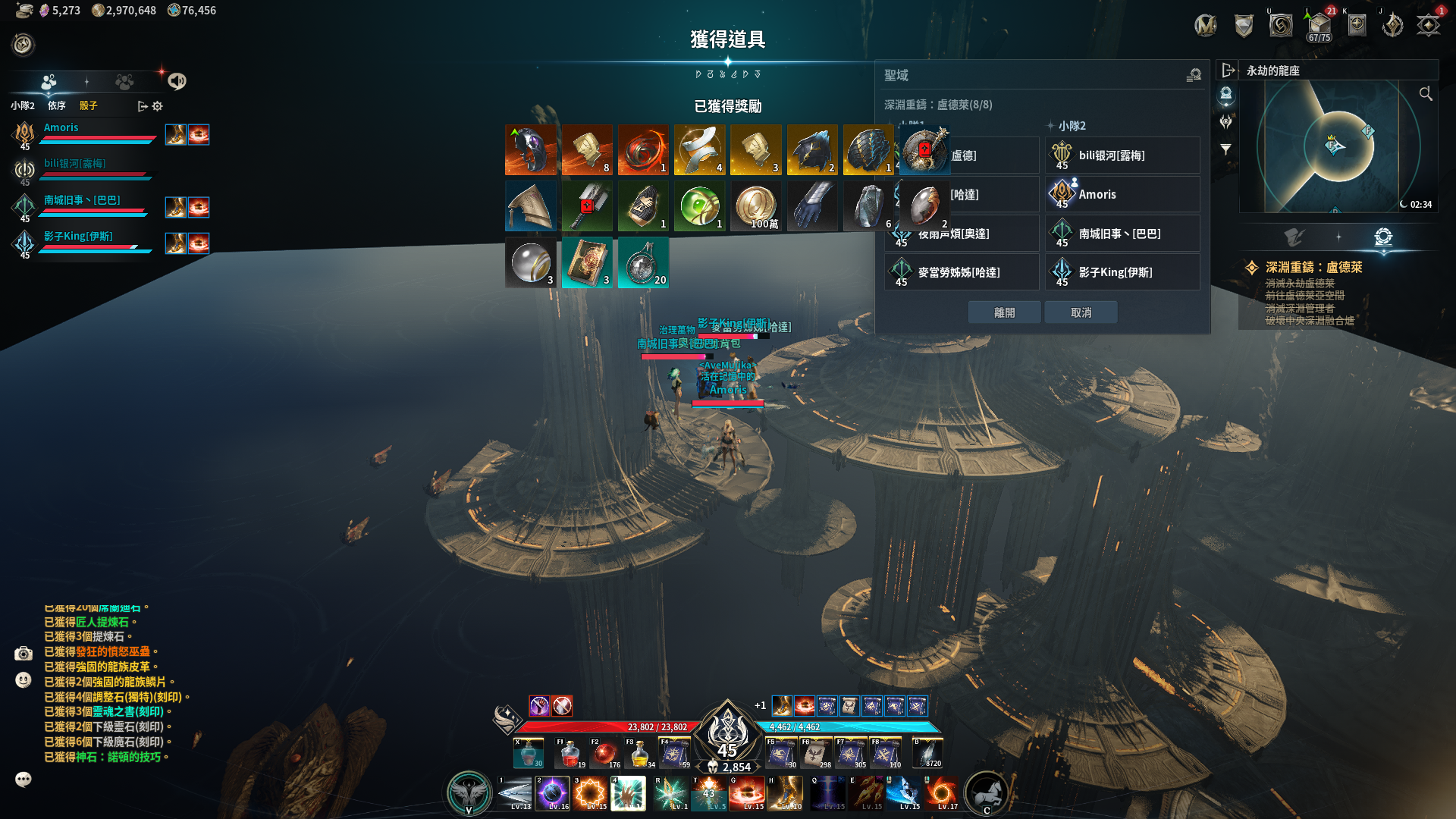
Task: Select the 100萬 gold coin reward
Action: click(x=755, y=206)
